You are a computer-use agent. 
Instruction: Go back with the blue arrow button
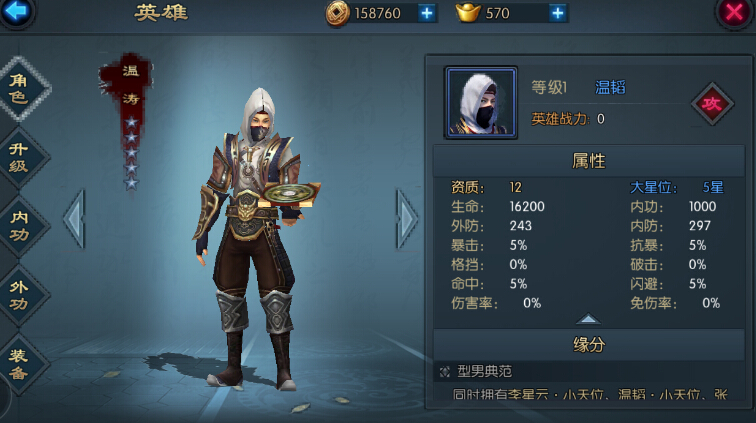tap(16, 11)
